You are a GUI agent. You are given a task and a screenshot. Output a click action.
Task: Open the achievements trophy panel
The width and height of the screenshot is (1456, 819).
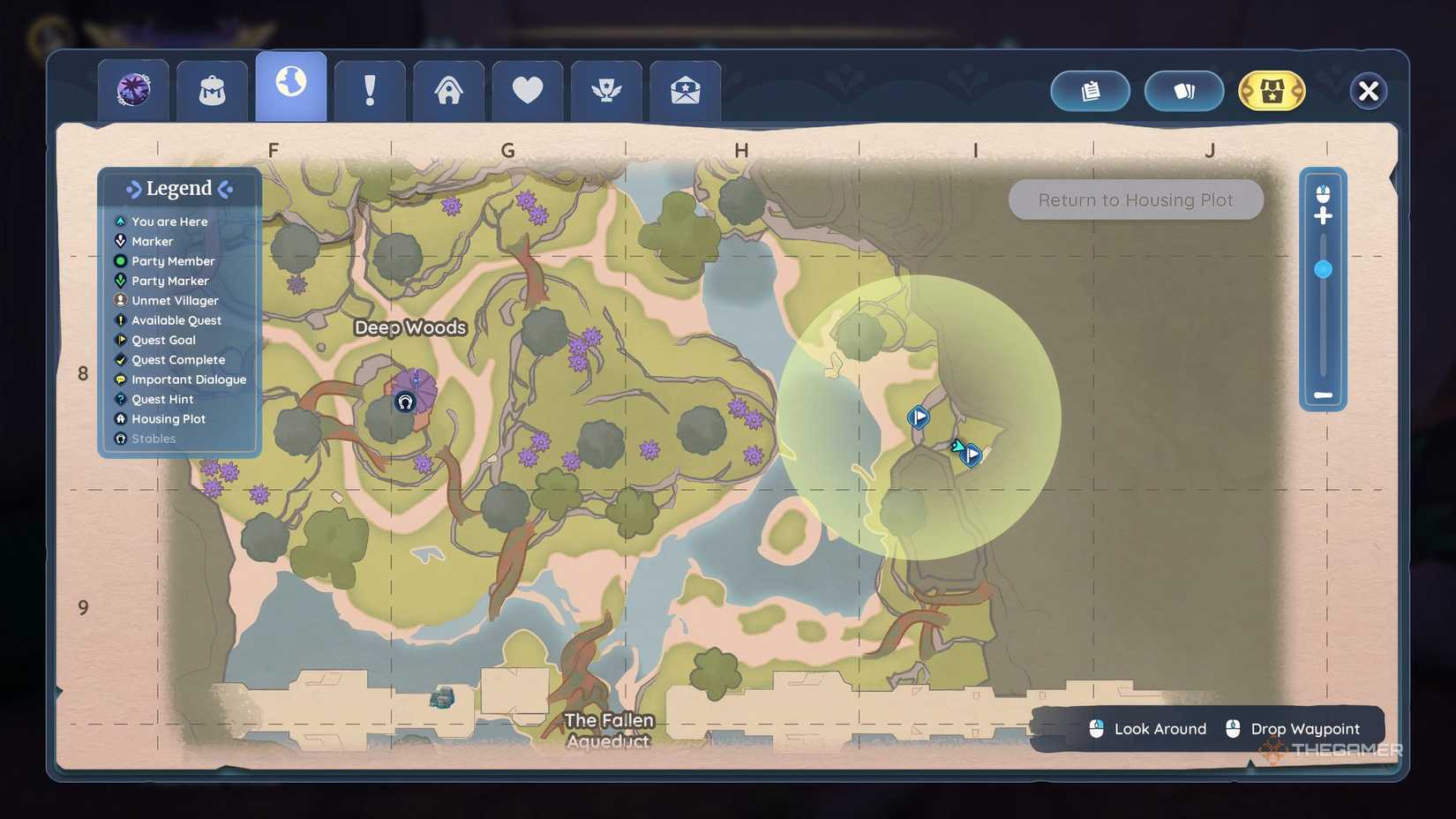click(x=605, y=88)
